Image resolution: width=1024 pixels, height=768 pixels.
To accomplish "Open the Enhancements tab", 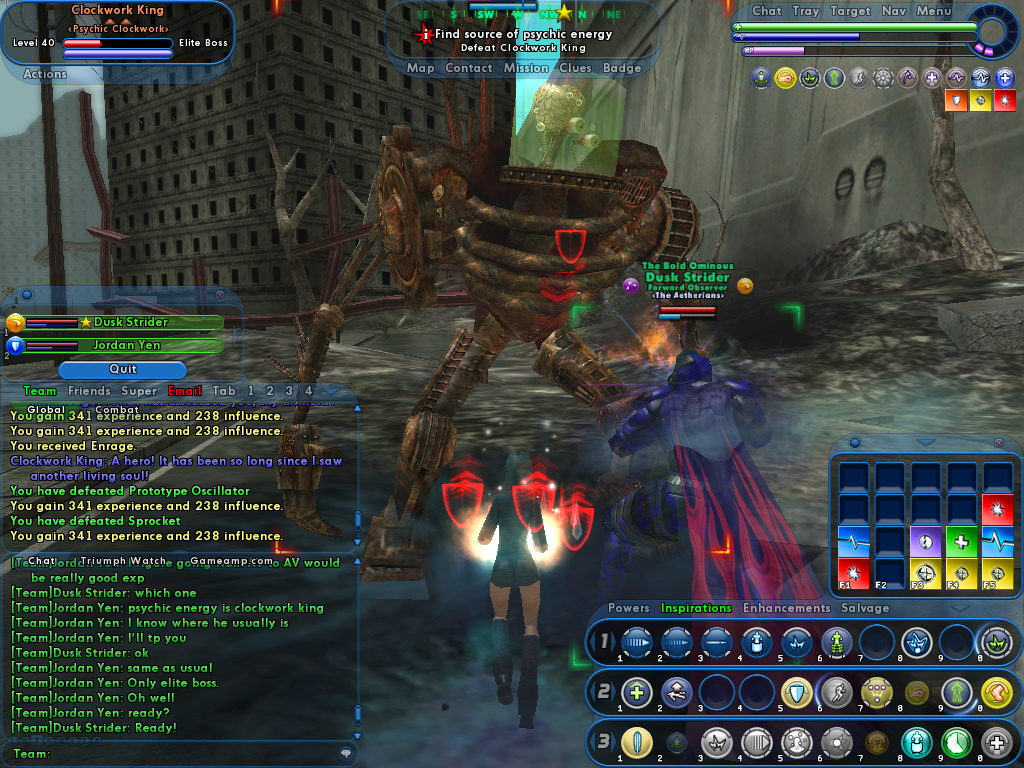I will point(786,608).
